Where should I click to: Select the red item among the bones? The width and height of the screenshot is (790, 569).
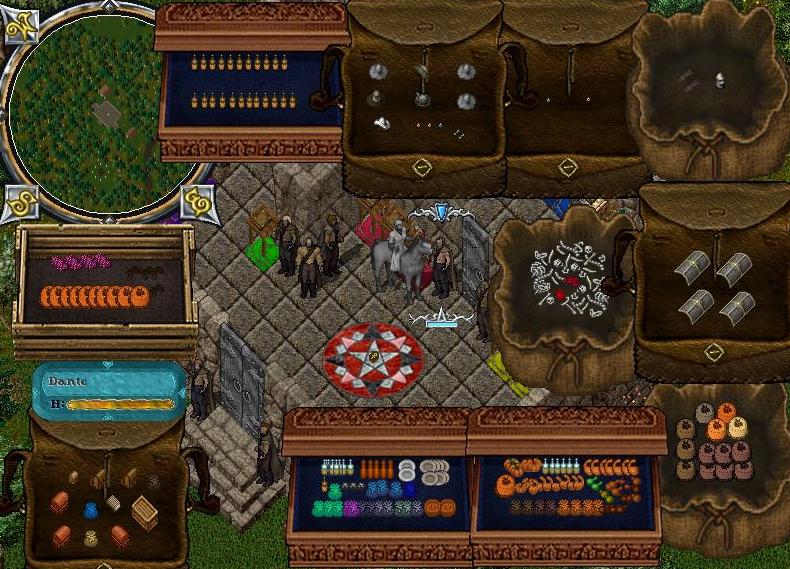(x=570, y=285)
